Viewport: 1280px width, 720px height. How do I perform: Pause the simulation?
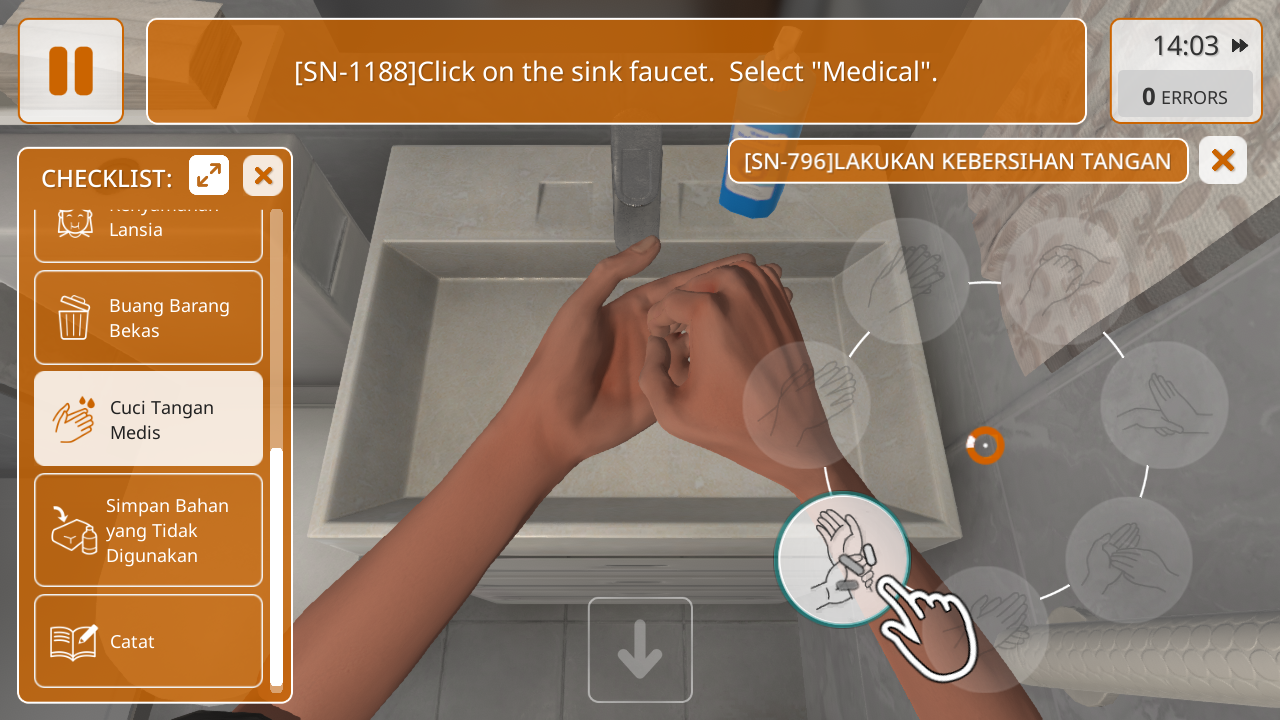[x=71, y=71]
